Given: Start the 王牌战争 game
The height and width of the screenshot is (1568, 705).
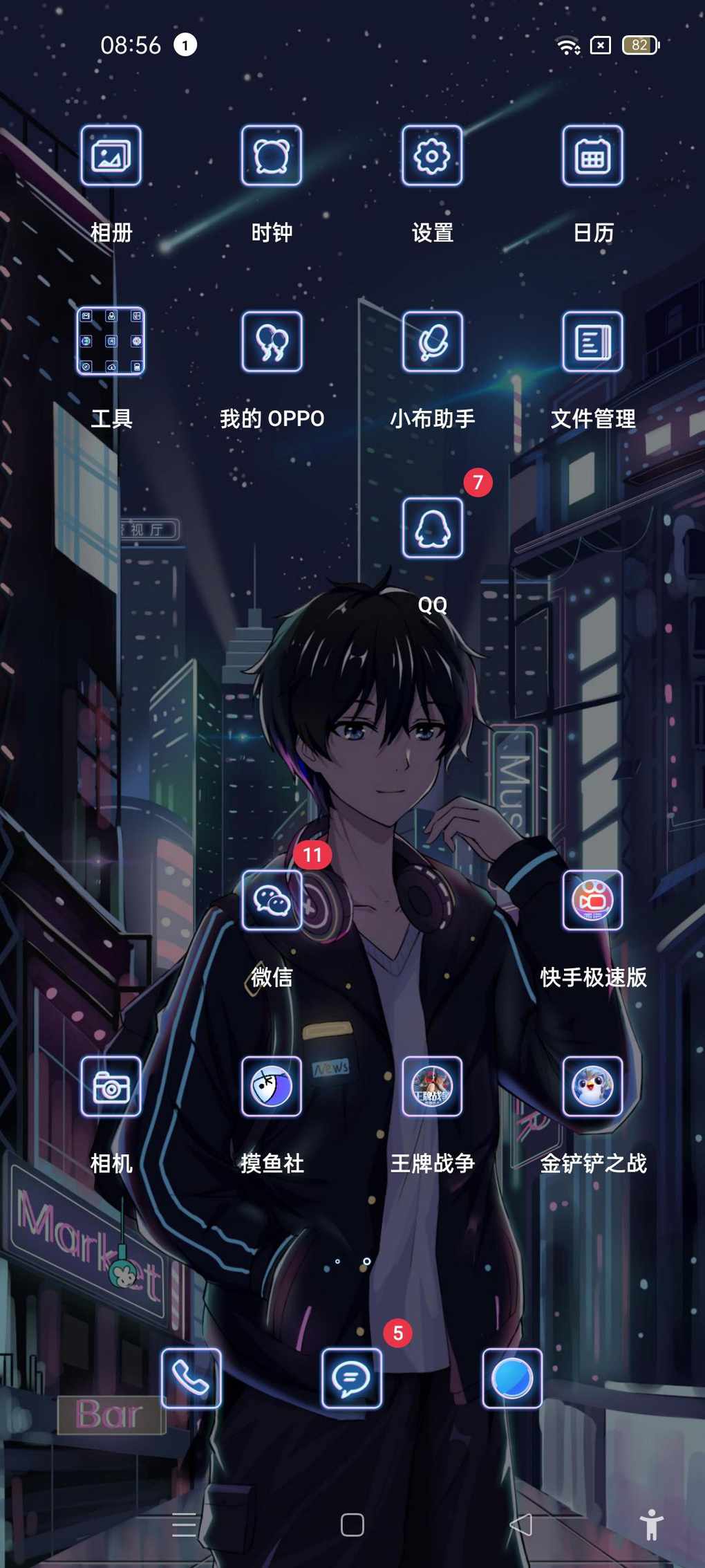Looking at the screenshot, I should pos(432,1087).
